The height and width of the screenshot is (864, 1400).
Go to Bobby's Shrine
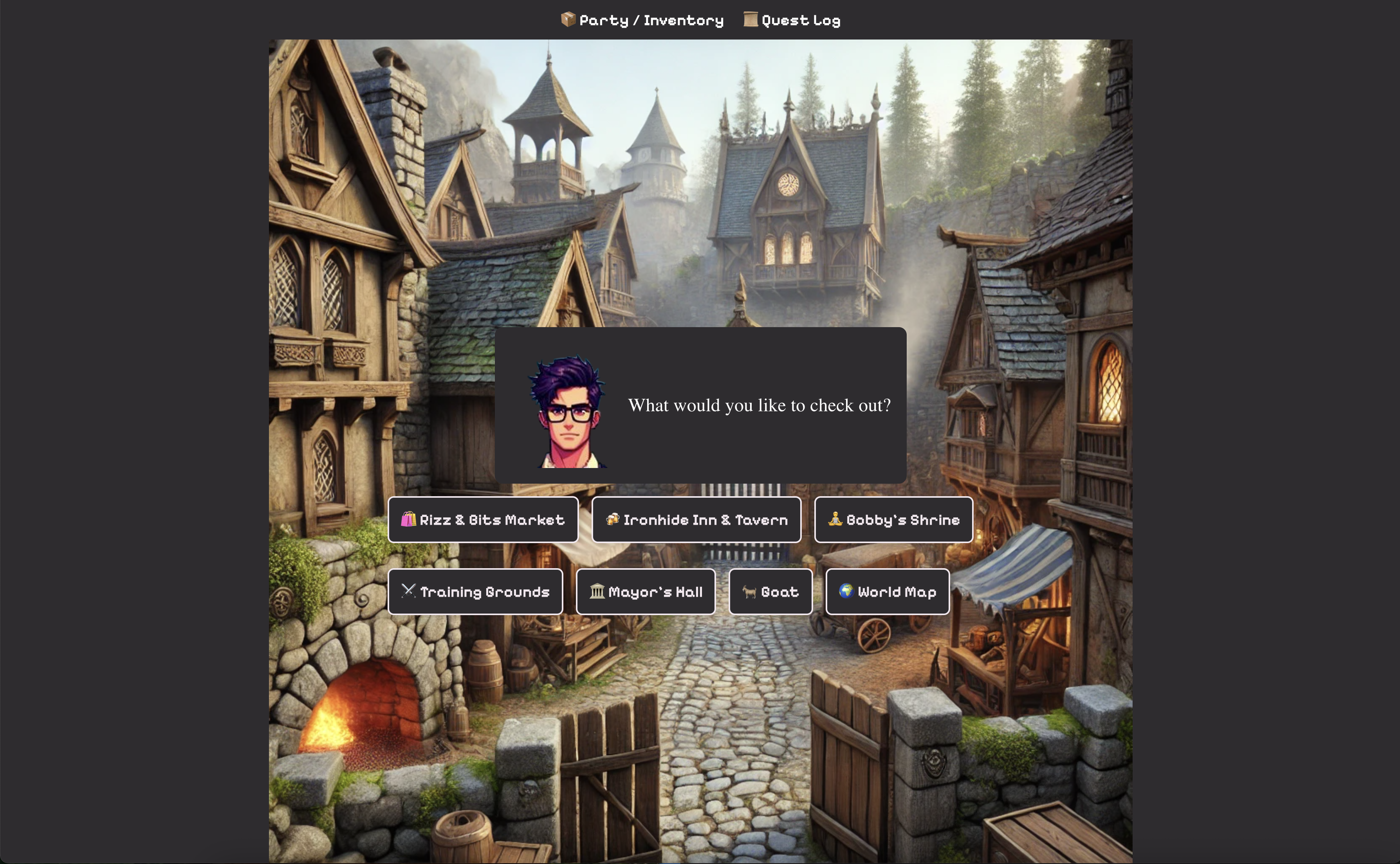pyautogui.click(x=893, y=519)
